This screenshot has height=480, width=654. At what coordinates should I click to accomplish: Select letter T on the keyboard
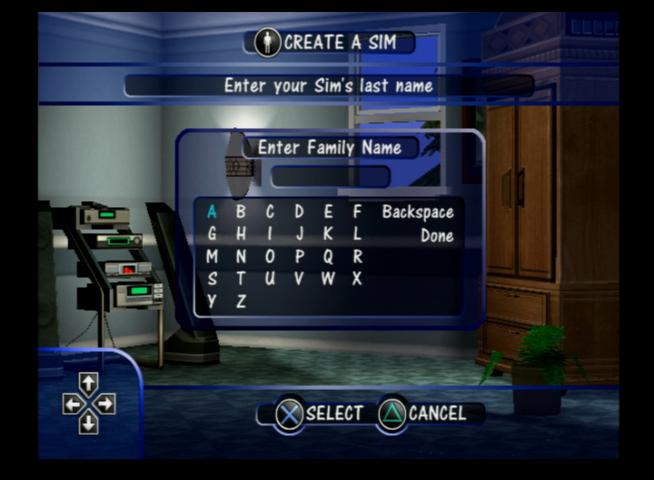241,278
